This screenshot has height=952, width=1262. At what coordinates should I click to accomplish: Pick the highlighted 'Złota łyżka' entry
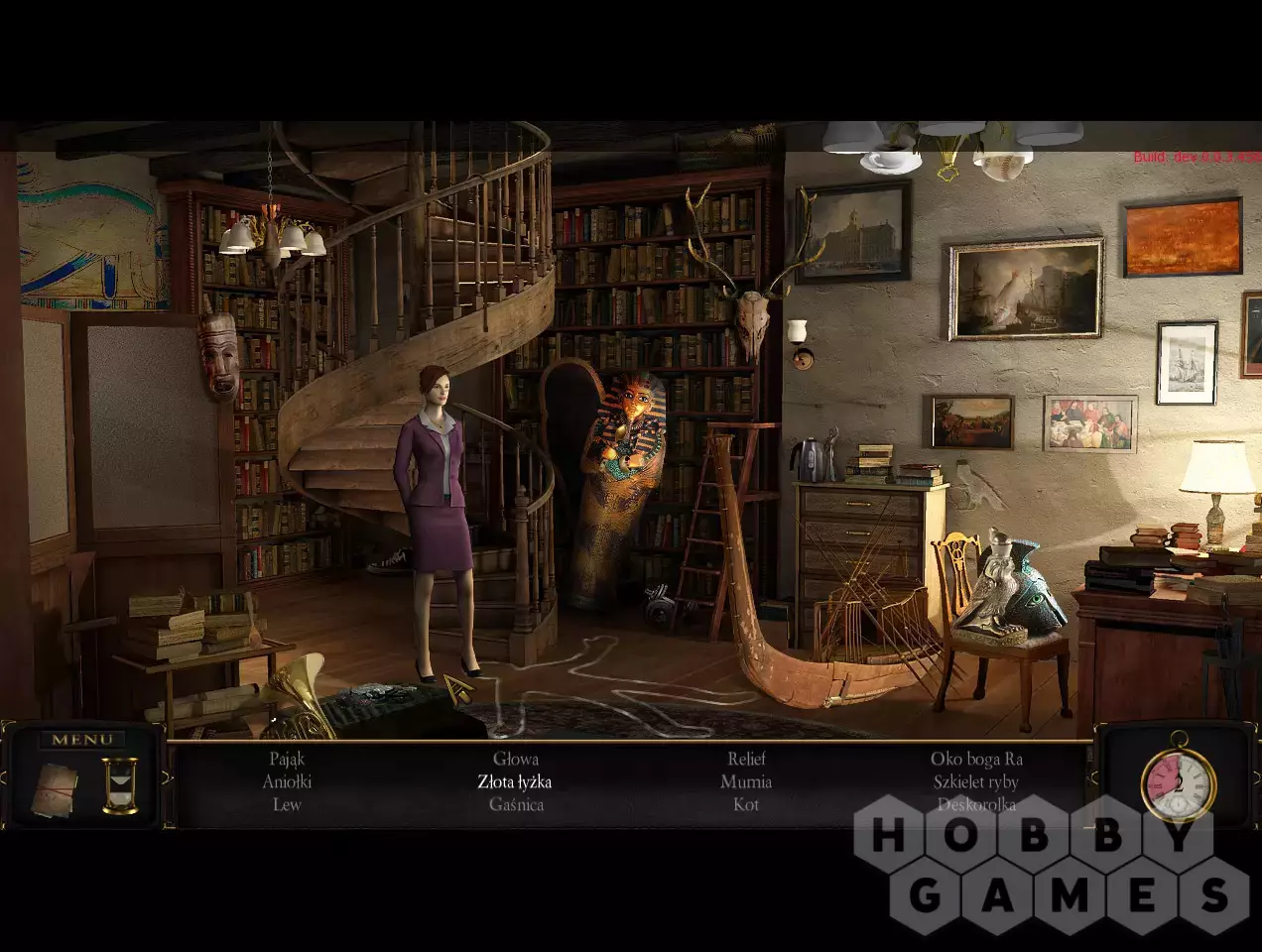point(515,782)
